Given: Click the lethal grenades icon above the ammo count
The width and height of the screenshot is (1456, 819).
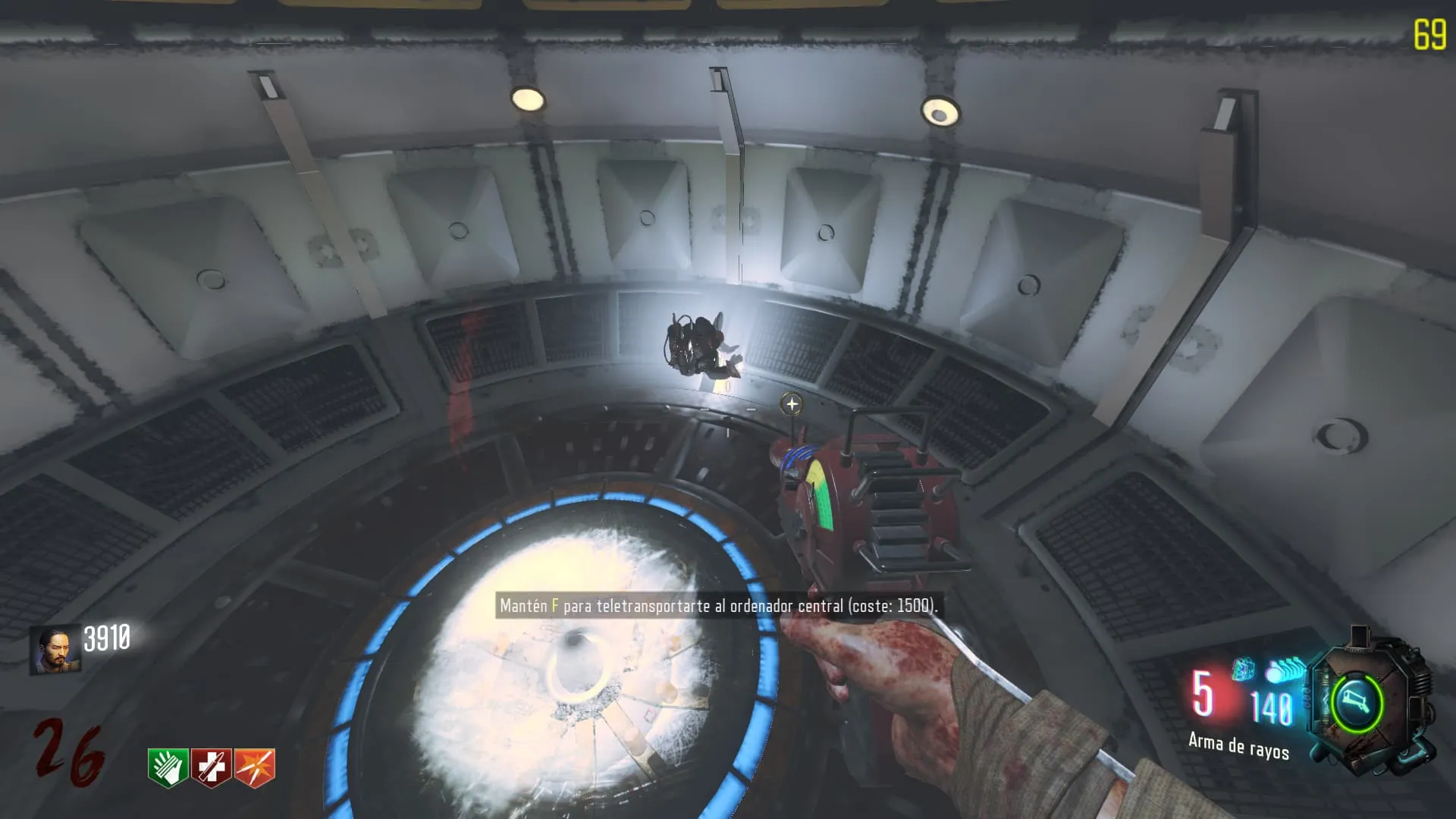Looking at the screenshot, I should 1286,670.
